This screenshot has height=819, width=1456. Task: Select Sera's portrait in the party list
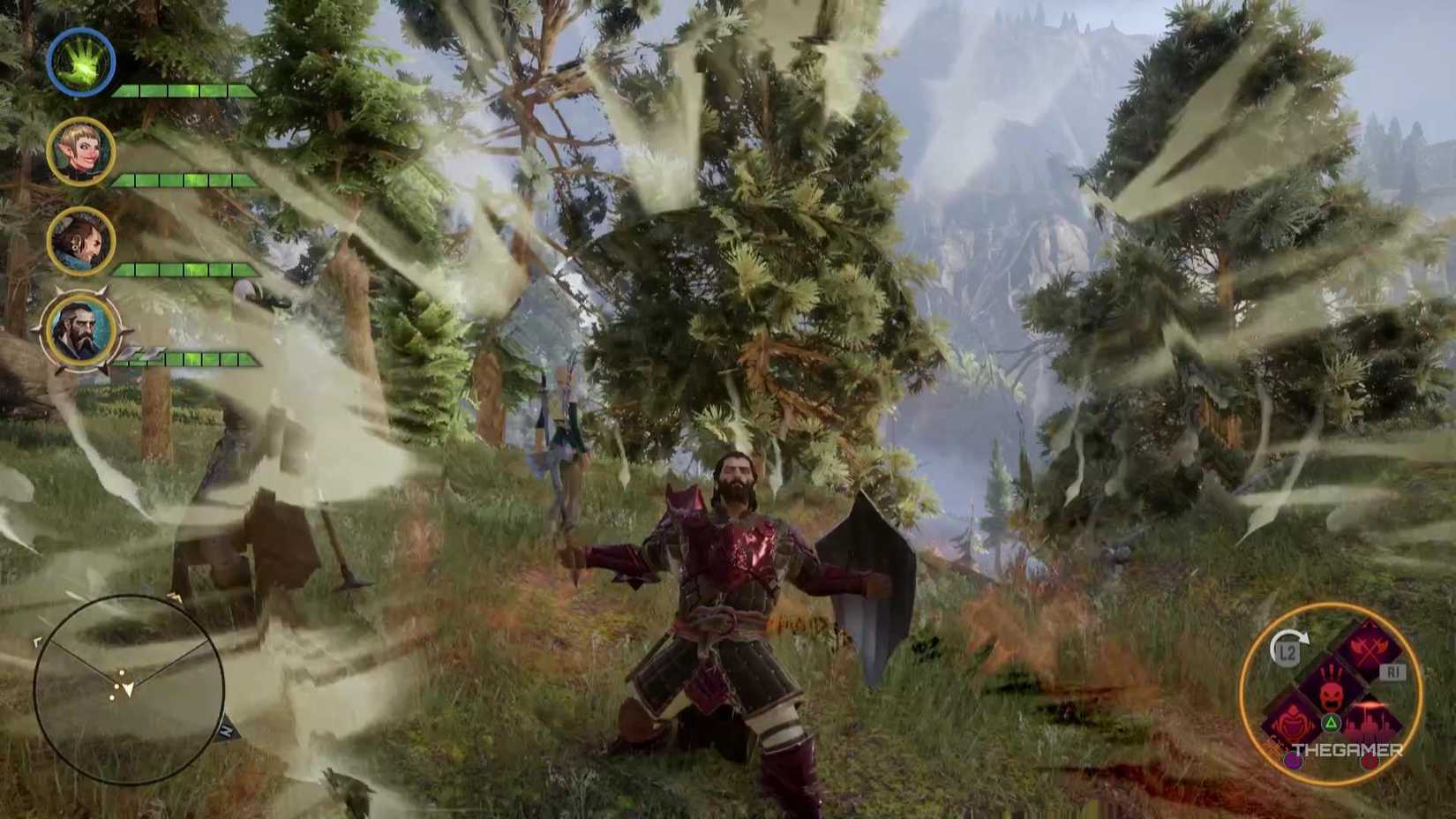coord(82,147)
